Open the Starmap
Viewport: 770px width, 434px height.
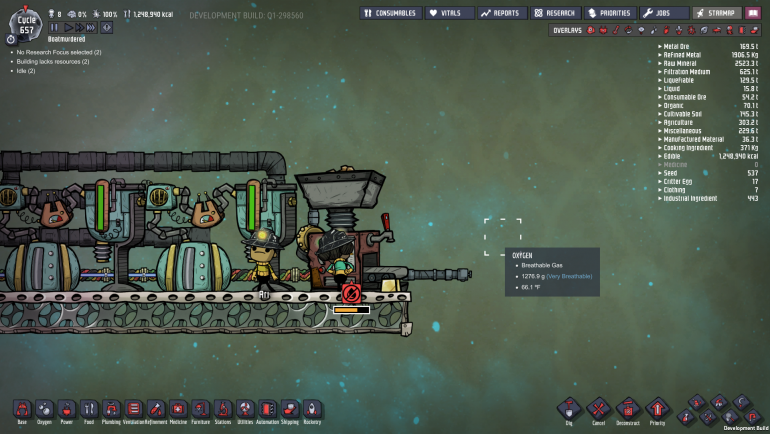pos(715,13)
